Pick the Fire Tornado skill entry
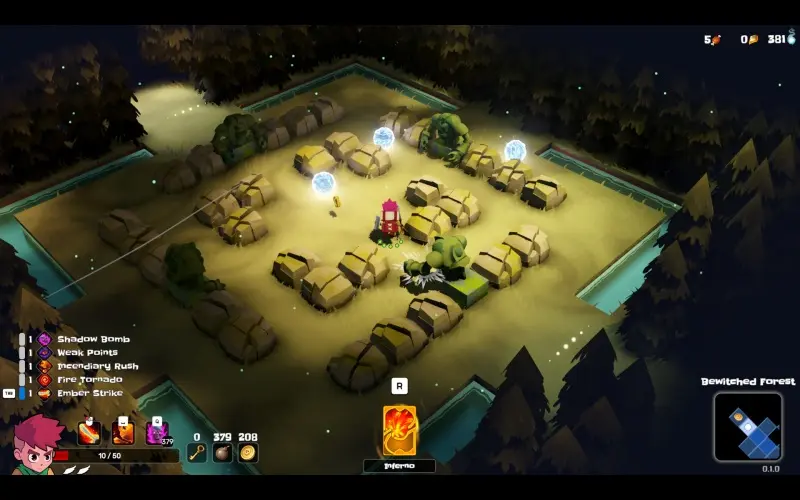Image resolution: width=800 pixels, height=500 pixels. [x=89, y=379]
